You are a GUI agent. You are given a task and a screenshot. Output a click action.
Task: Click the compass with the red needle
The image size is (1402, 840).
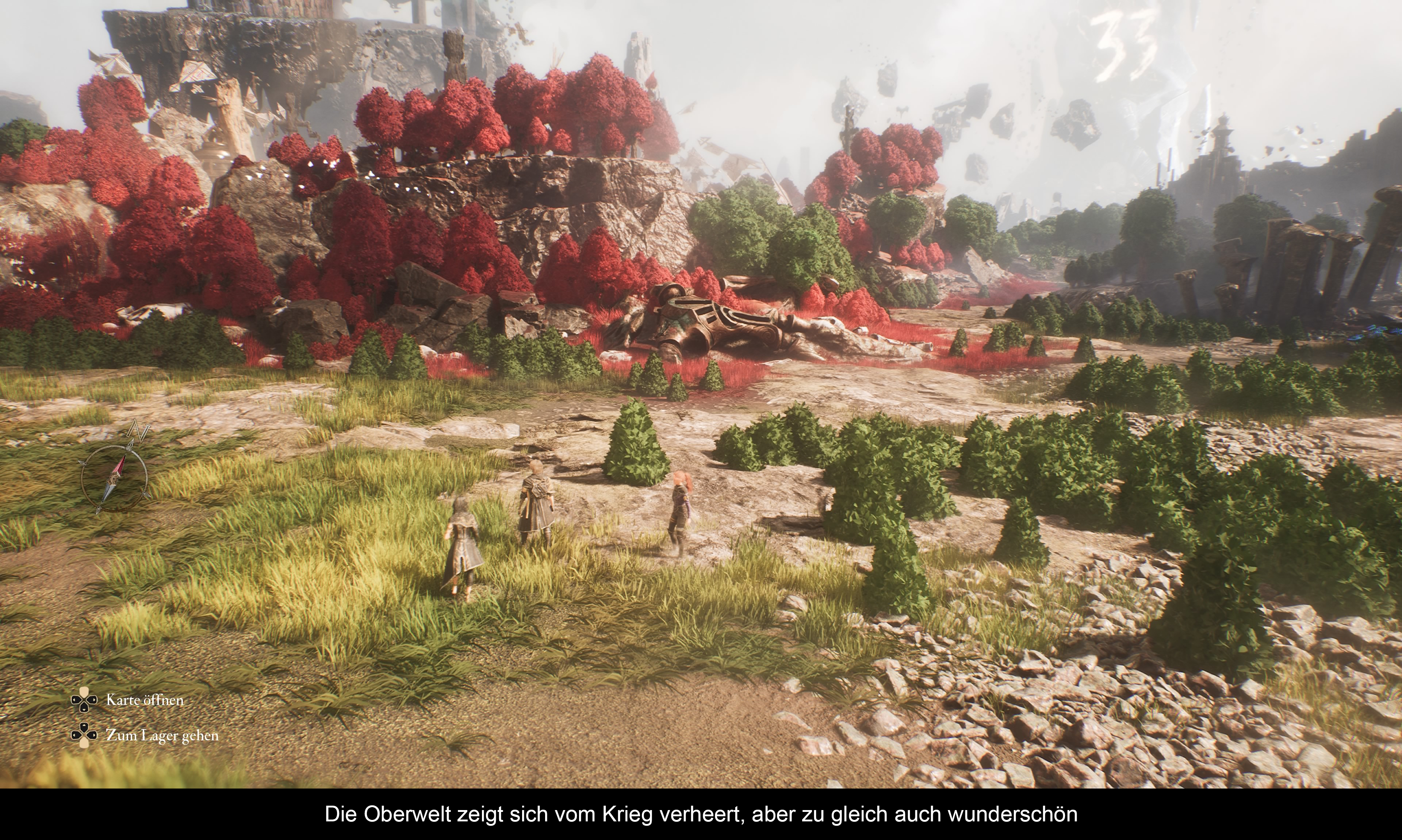114,478
